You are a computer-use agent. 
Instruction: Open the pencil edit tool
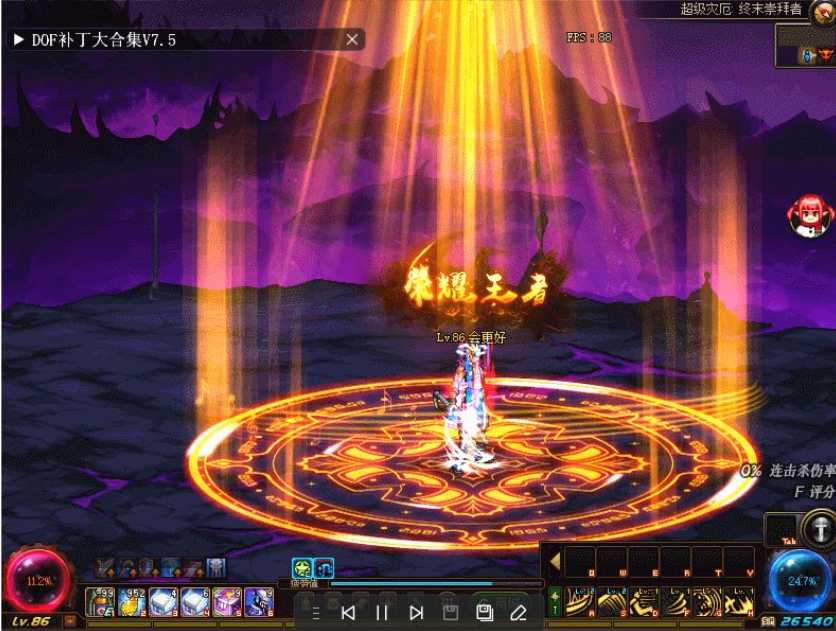[x=518, y=612]
